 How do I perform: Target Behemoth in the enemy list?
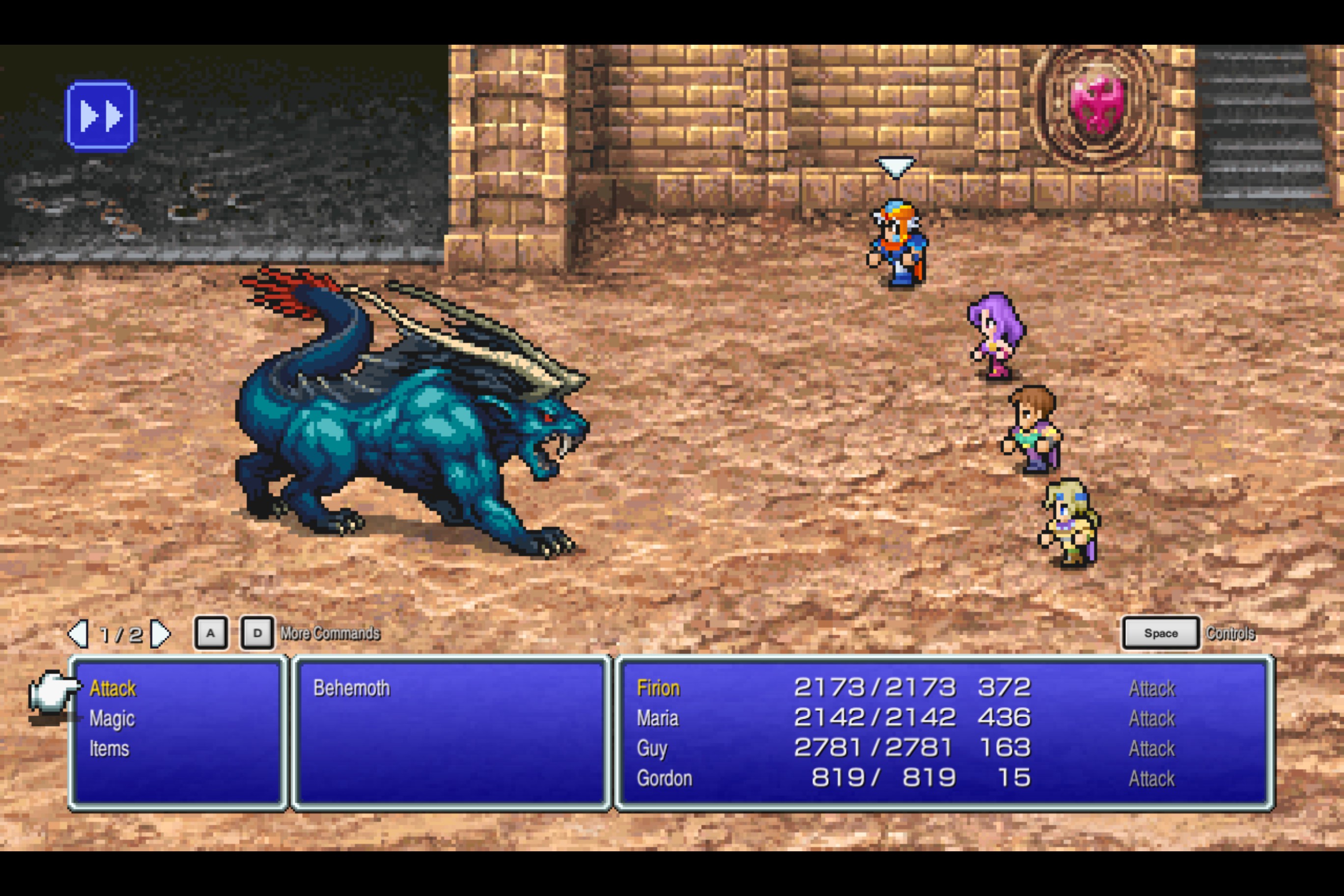tap(351, 688)
